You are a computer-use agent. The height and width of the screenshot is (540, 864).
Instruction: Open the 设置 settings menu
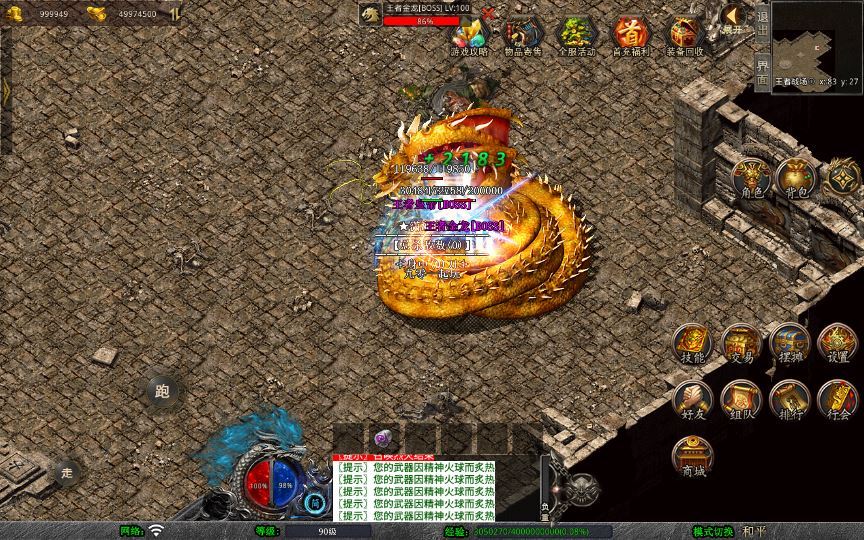point(838,344)
